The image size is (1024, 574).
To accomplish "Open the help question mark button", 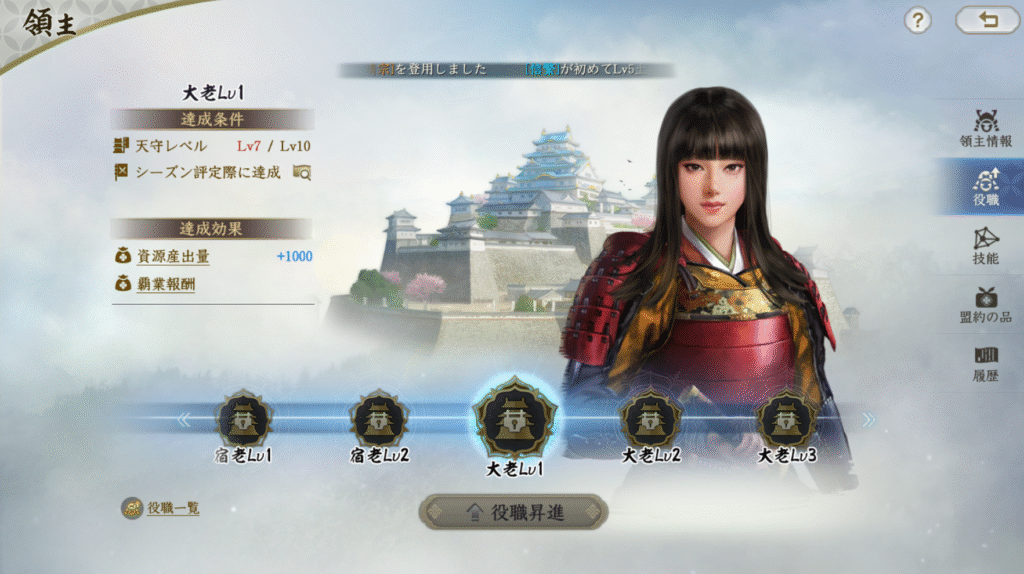I will [917, 20].
